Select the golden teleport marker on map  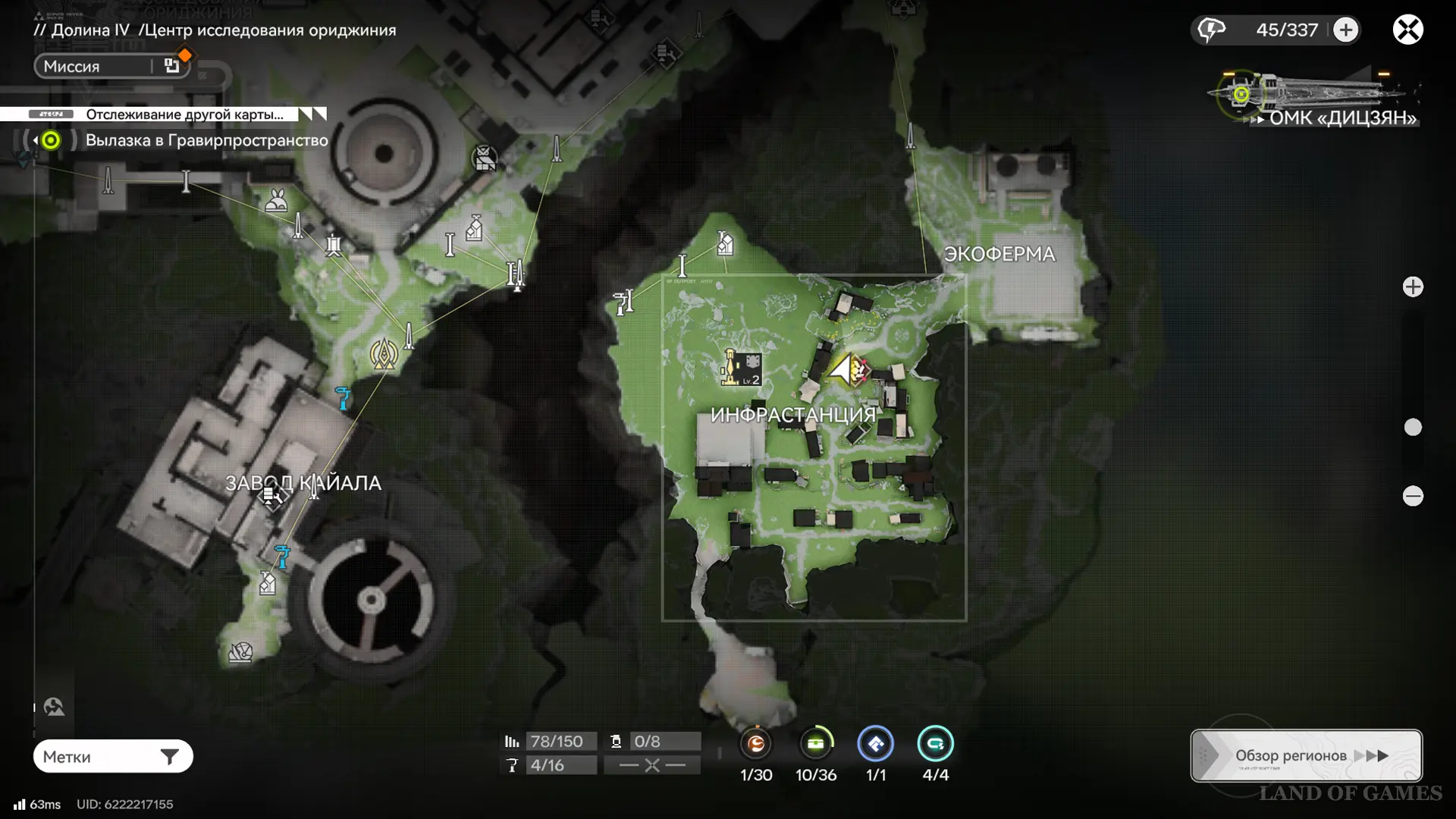tap(384, 353)
